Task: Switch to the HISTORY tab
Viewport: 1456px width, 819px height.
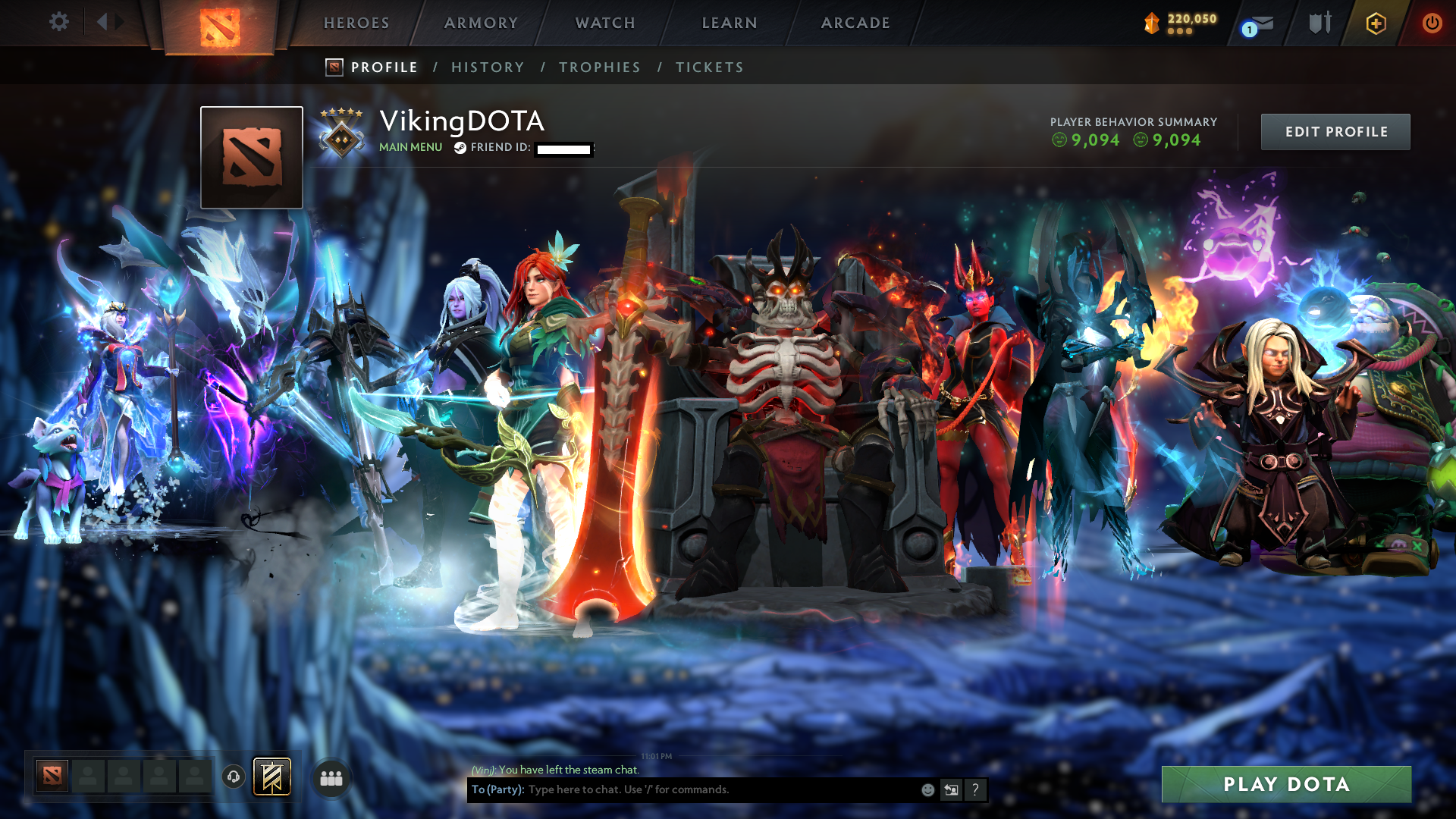Action: point(488,67)
